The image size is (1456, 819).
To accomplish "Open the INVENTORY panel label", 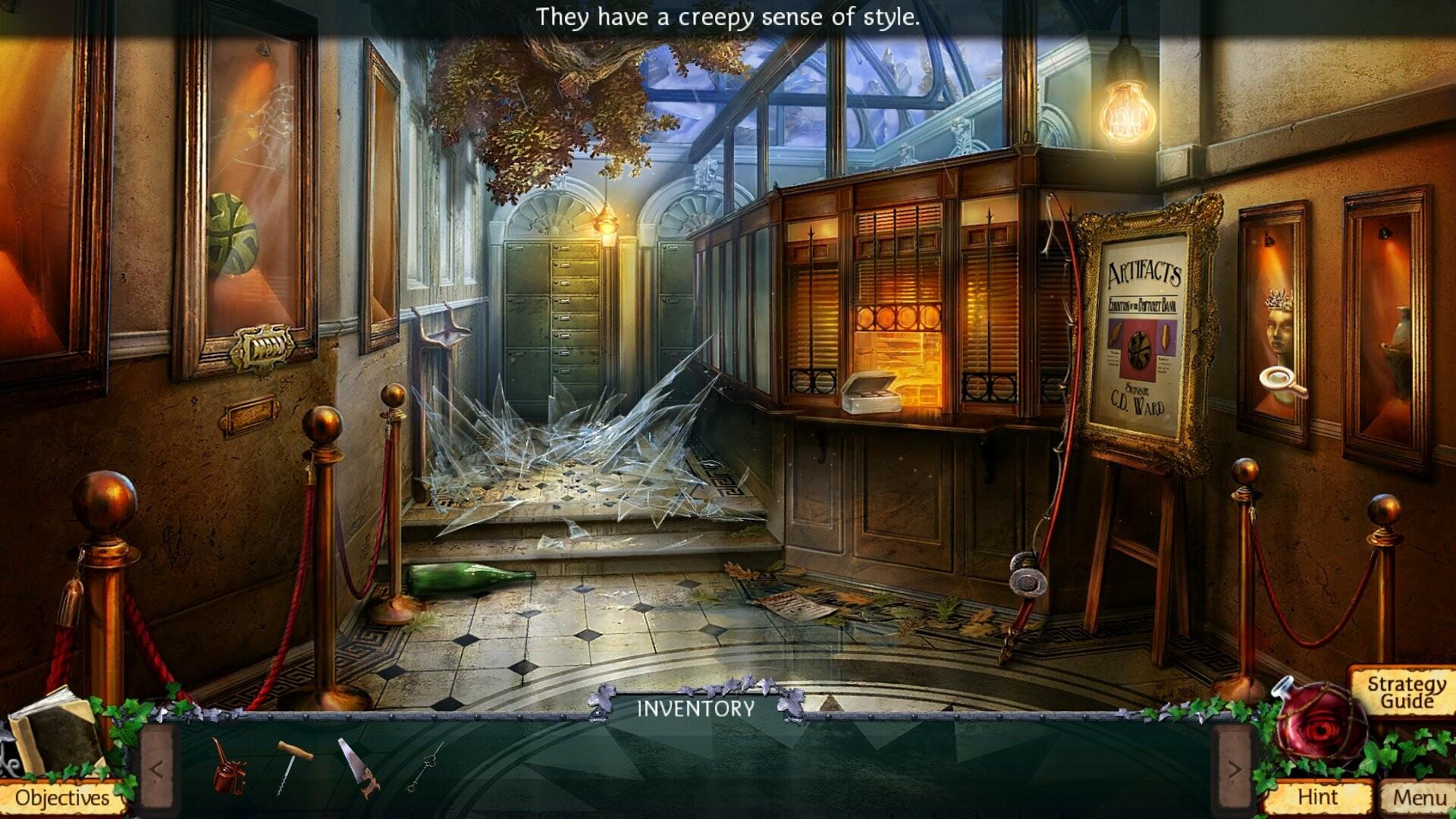I will click(695, 710).
